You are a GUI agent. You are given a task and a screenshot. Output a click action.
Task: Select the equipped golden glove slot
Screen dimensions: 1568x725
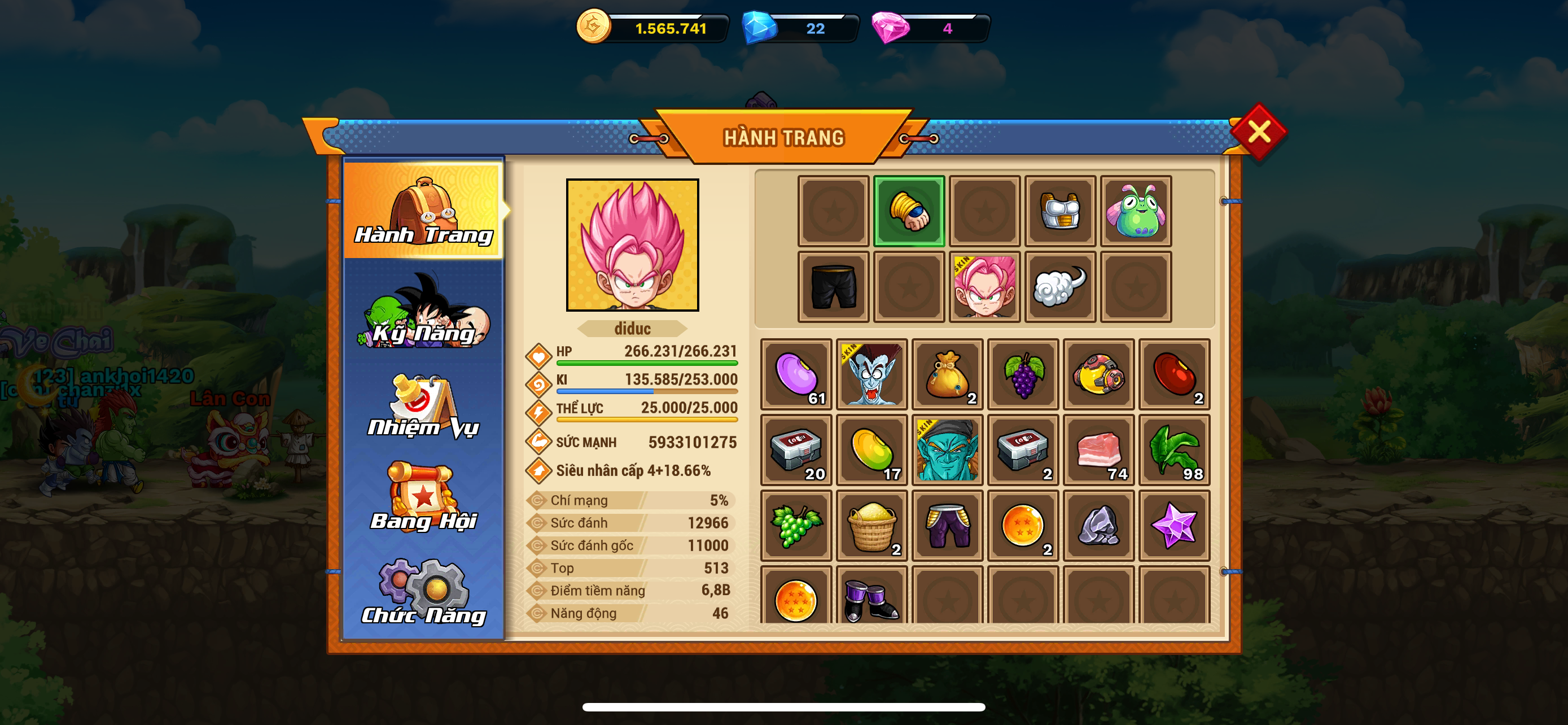coord(909,211)
